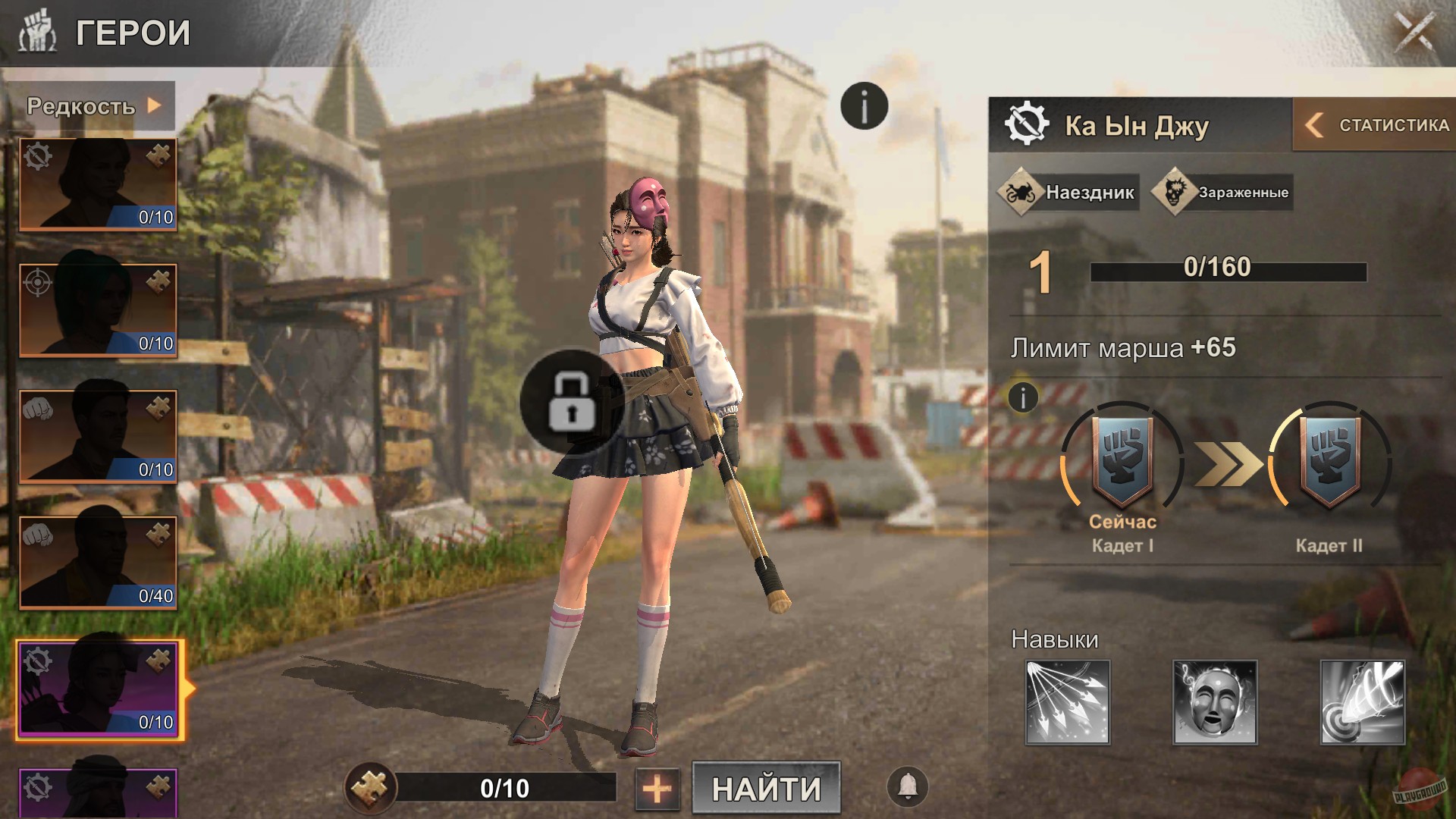View the theater mask skill icon

click(x=1214, y=703)
